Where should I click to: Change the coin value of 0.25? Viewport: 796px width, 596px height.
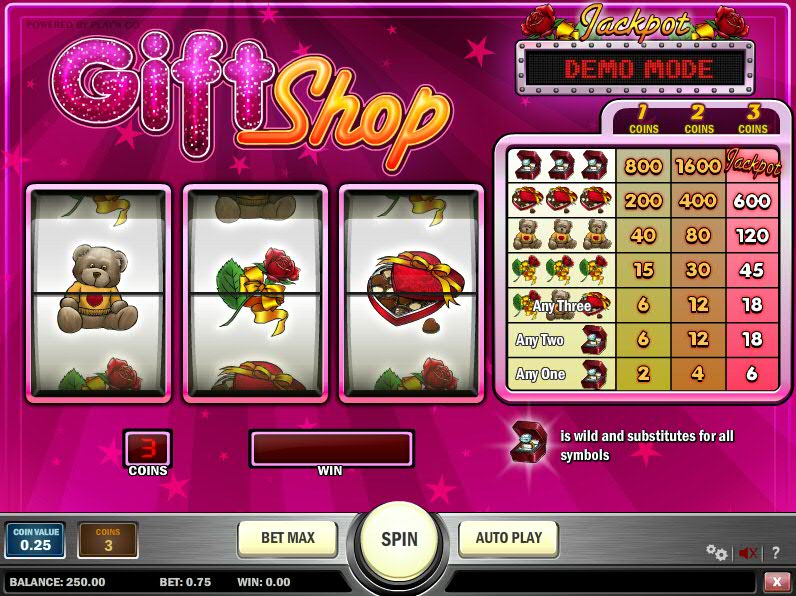pos(35,540)
